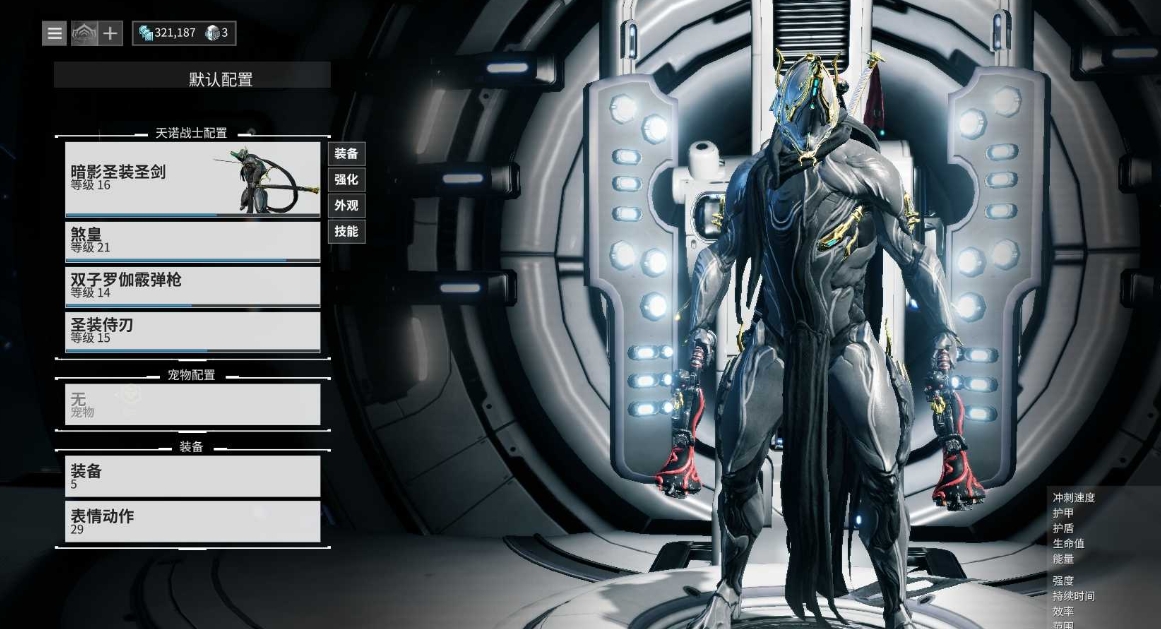Select the 圣装侍刃 melee weapon slot
The height and width of the screenshot is (629, 1161).
click(x=192, y=331)
